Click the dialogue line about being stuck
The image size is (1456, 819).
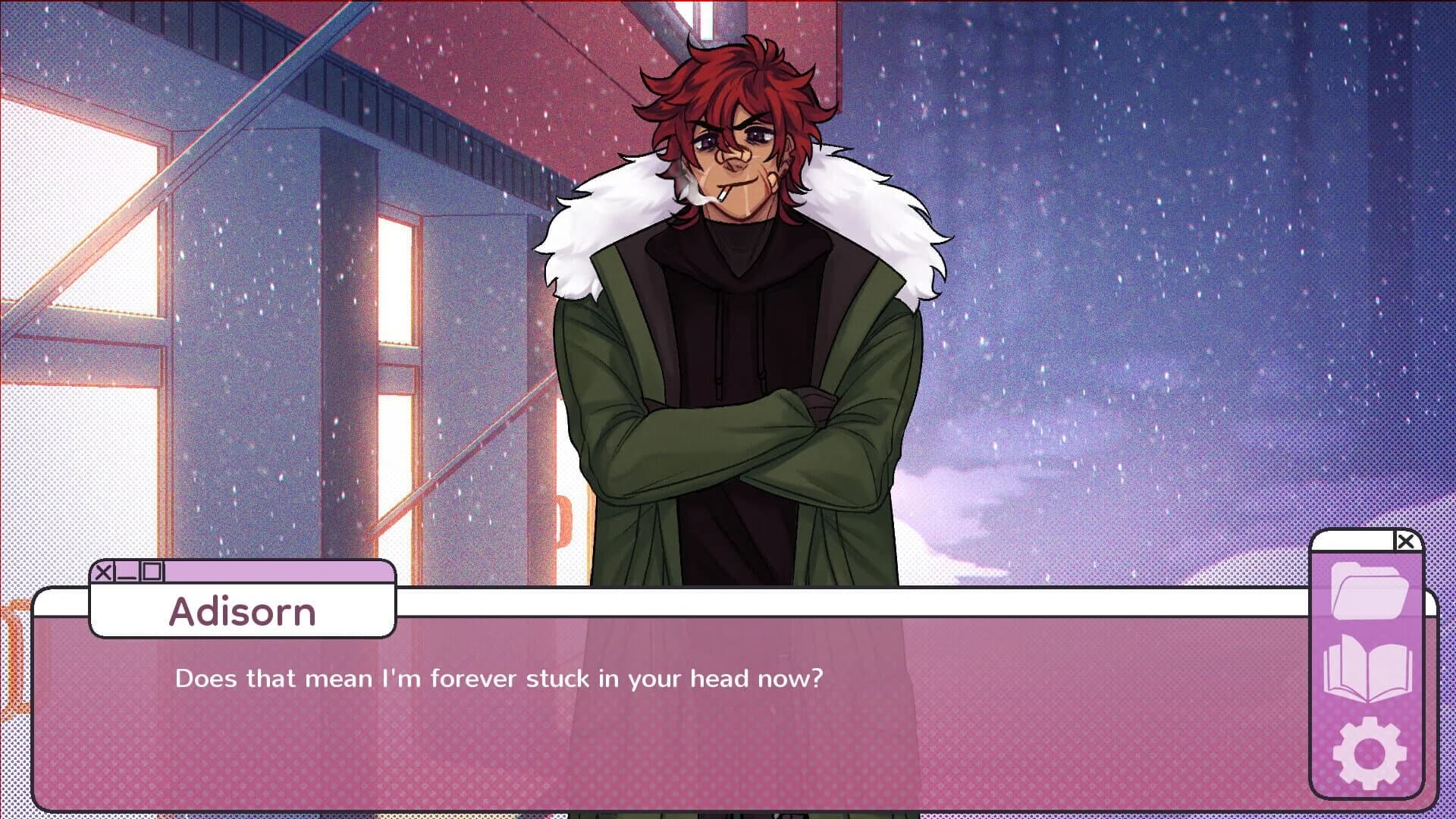click(x=500, y=679)
